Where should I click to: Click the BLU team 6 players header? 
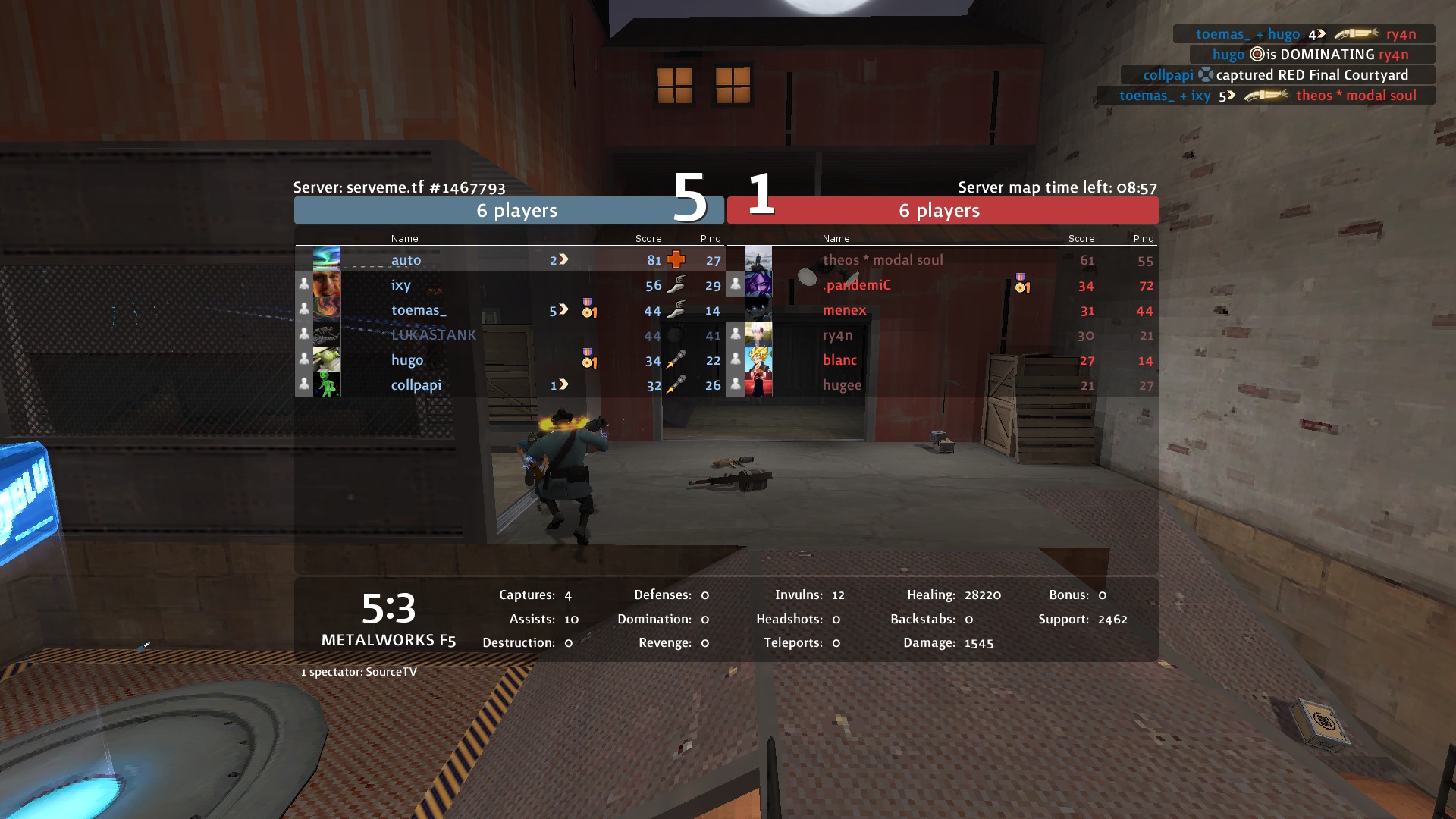(x=516, y=211)
